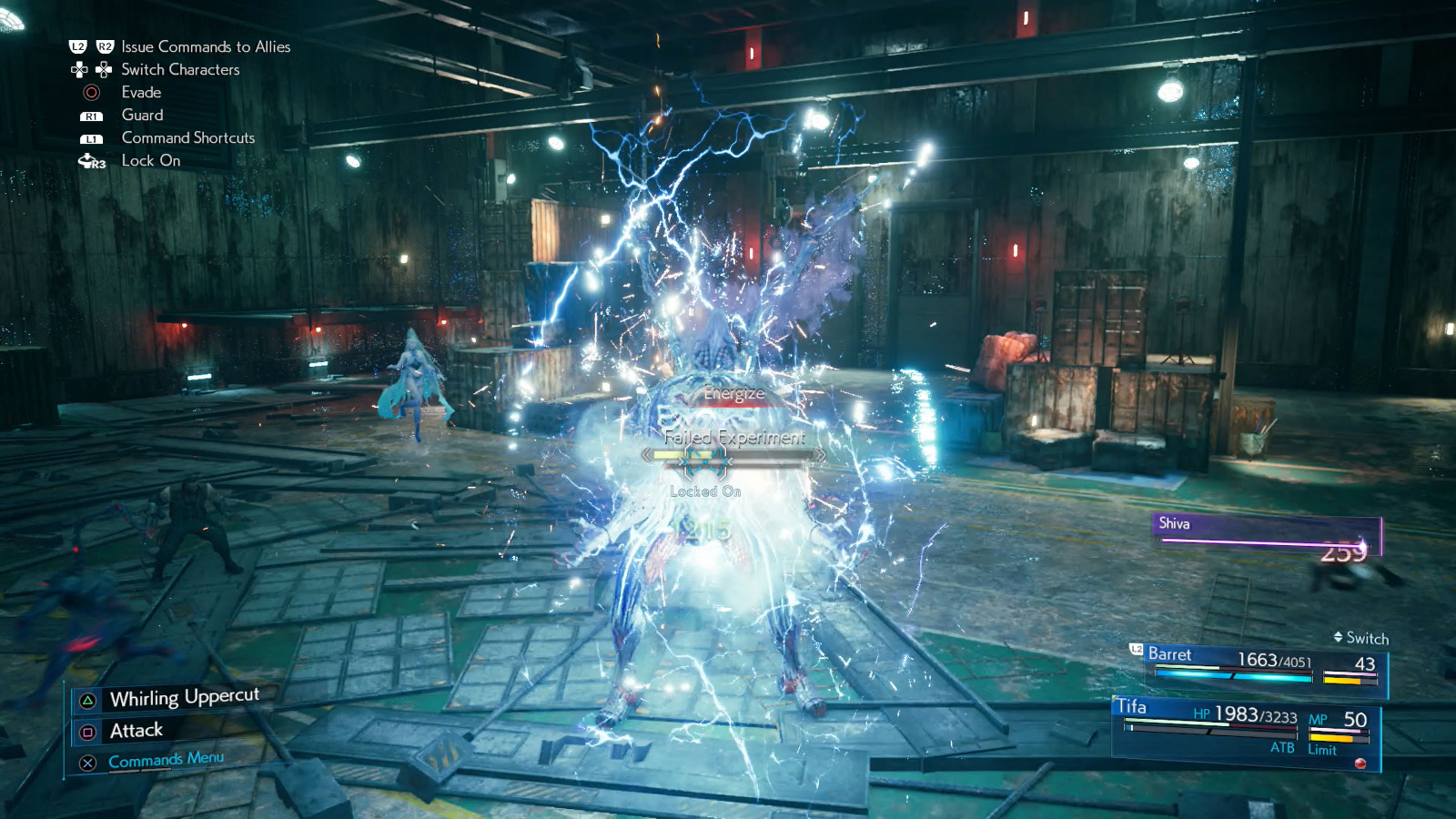Select the L1 Command Shortcuts icon
This screenshot has width=1456, height=819.
pos(90,137)
